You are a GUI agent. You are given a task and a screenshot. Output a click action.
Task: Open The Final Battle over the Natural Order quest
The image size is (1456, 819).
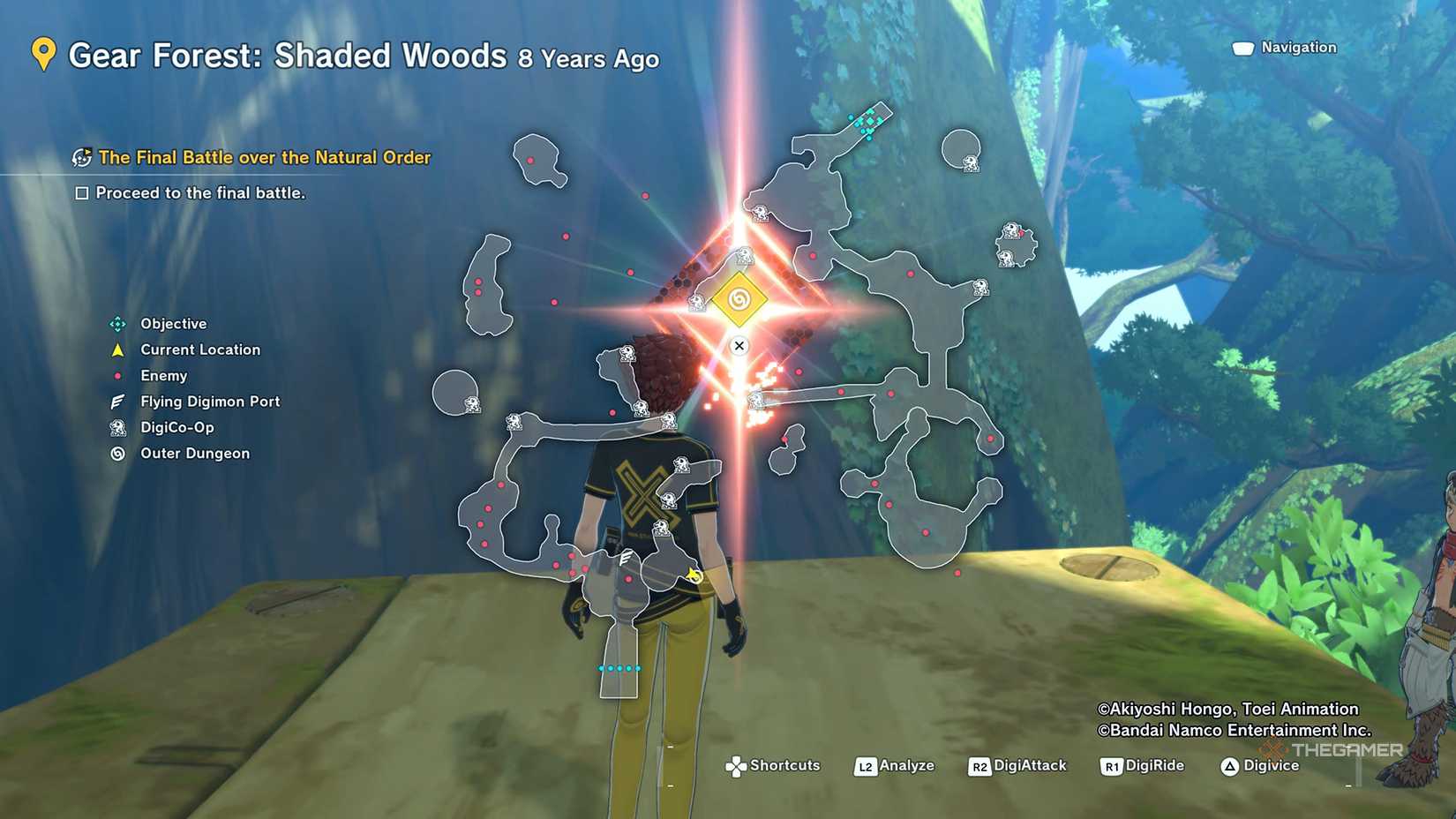pos(264,157)
